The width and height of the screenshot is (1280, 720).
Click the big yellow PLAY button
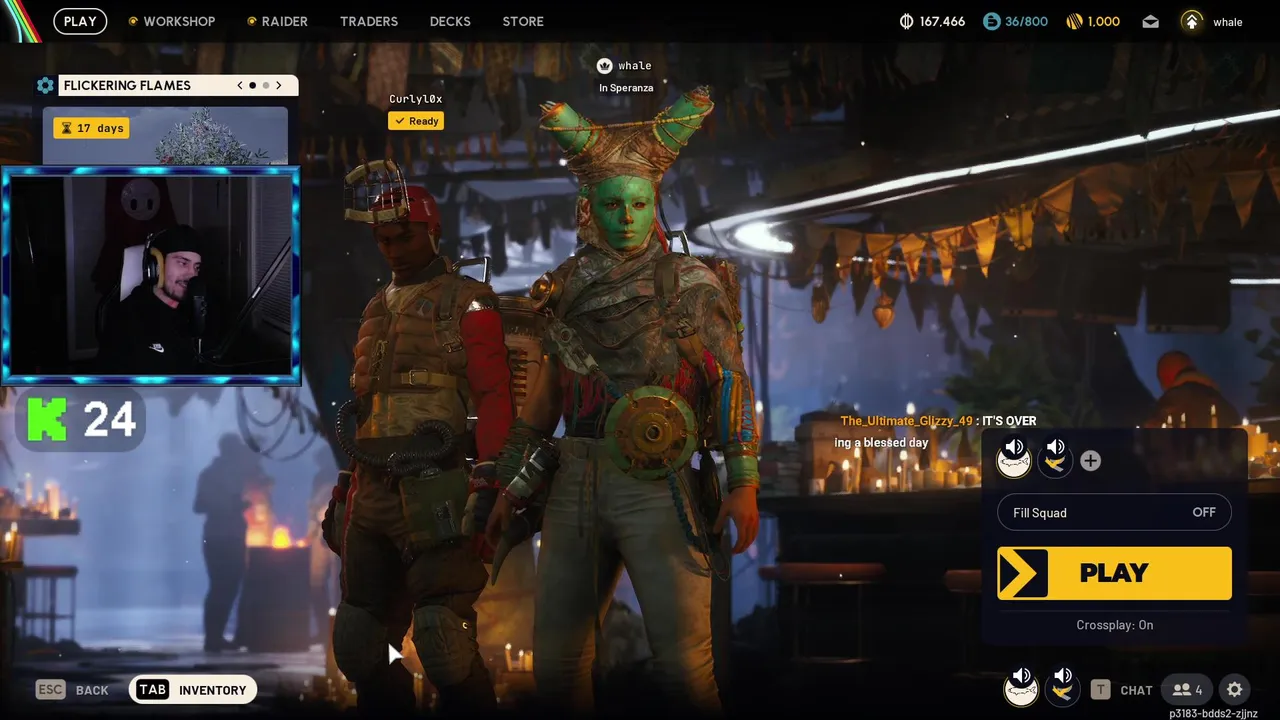point(1114,573)
